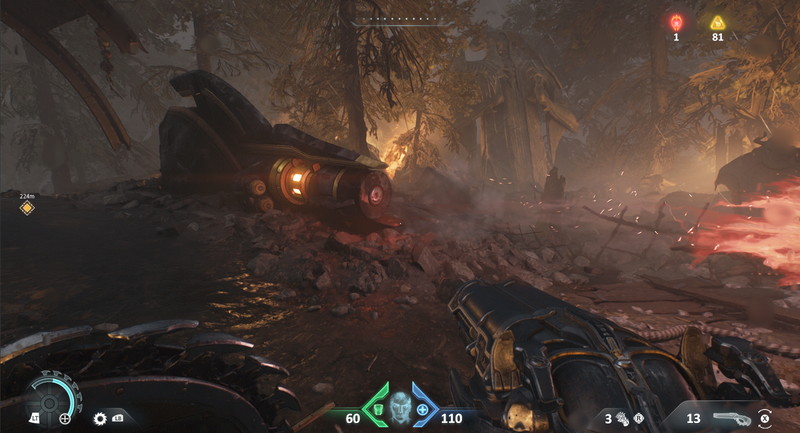The height and width of the screenshot is (433, 800).
Task: Select the equipped shotgun weapon icon
Action: click(734, 417)
